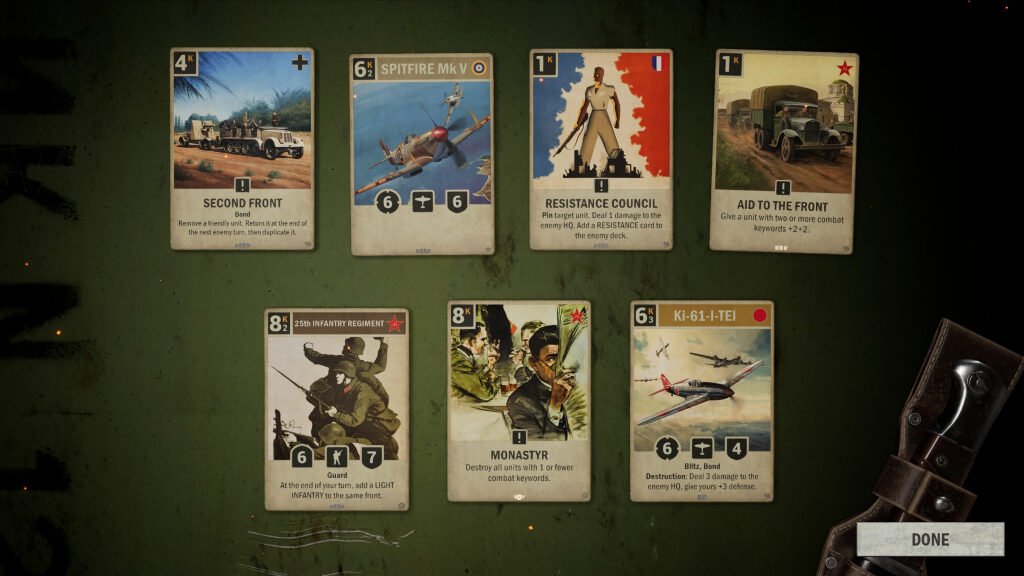Viewport: 1024px width, 576px height.
Task: Pick the Resistance Council card
Action: (x=600, y=148)
